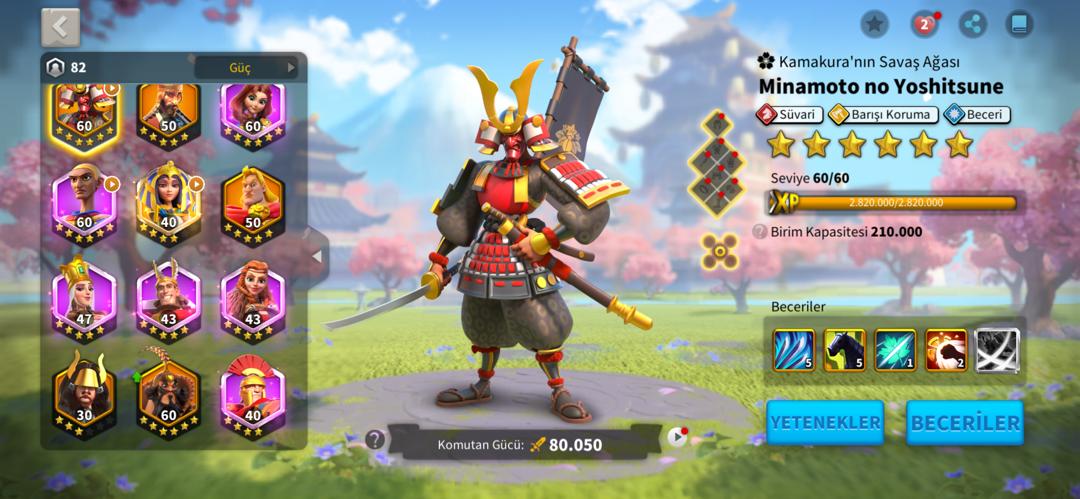
Task: Open the YETENEKLER talents screen
Action: coord(825,422)
